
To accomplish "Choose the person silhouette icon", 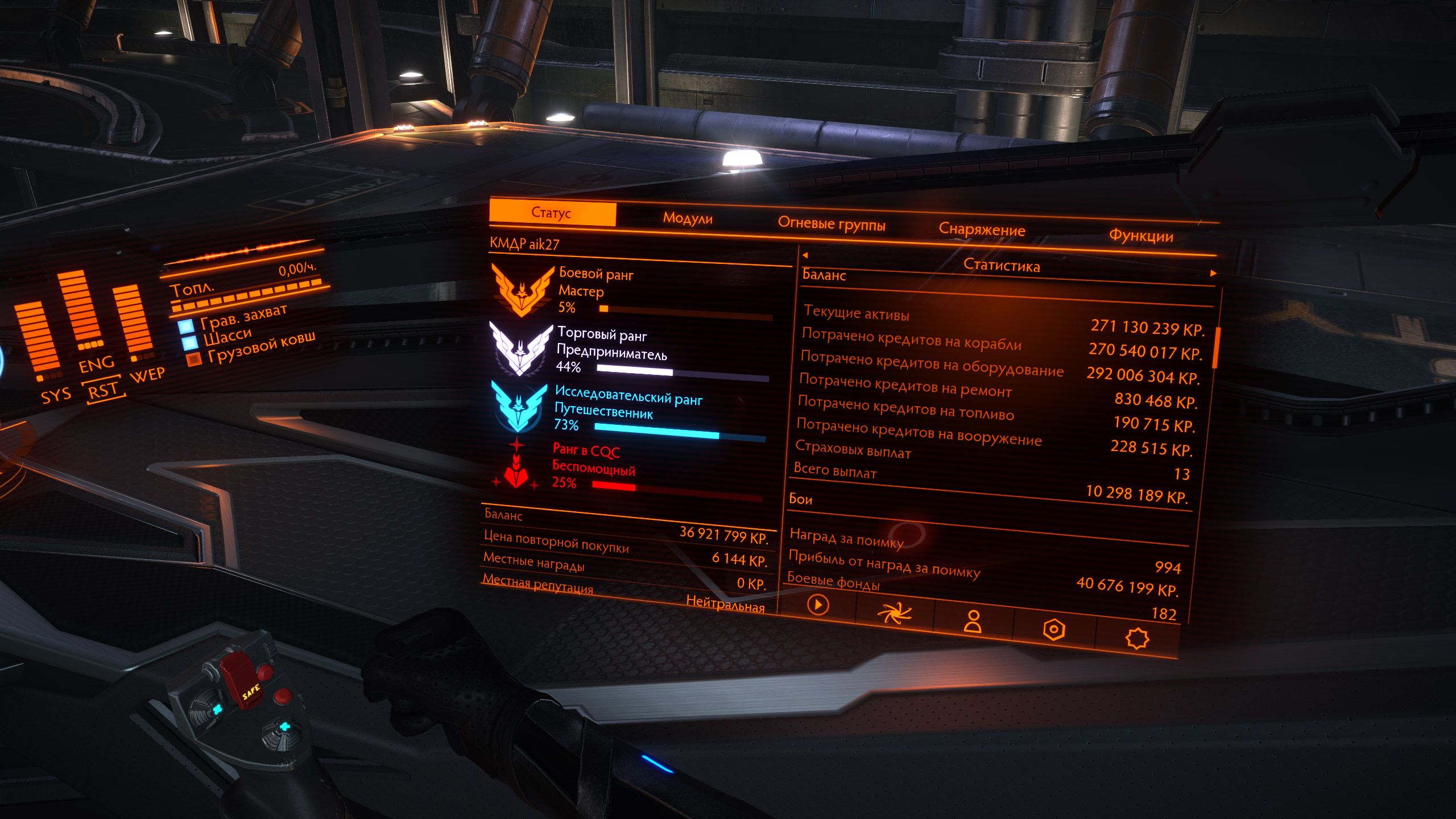I will (973, 621).
